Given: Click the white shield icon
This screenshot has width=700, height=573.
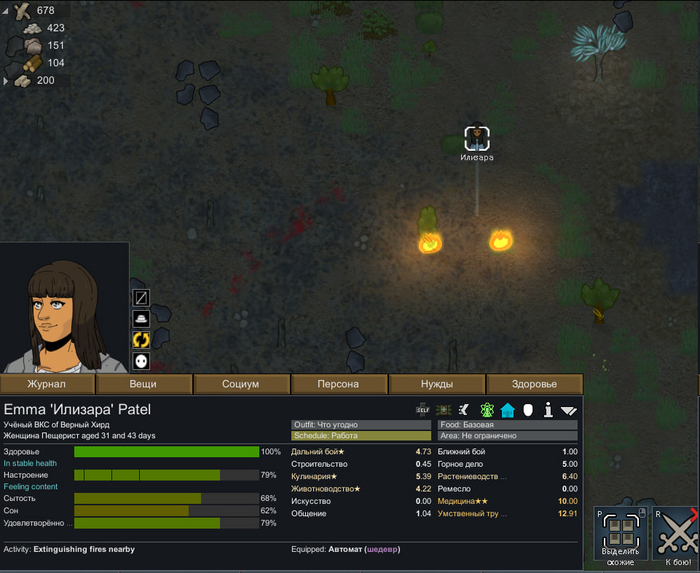Looking at the screenshot, I should coord(527,409).
